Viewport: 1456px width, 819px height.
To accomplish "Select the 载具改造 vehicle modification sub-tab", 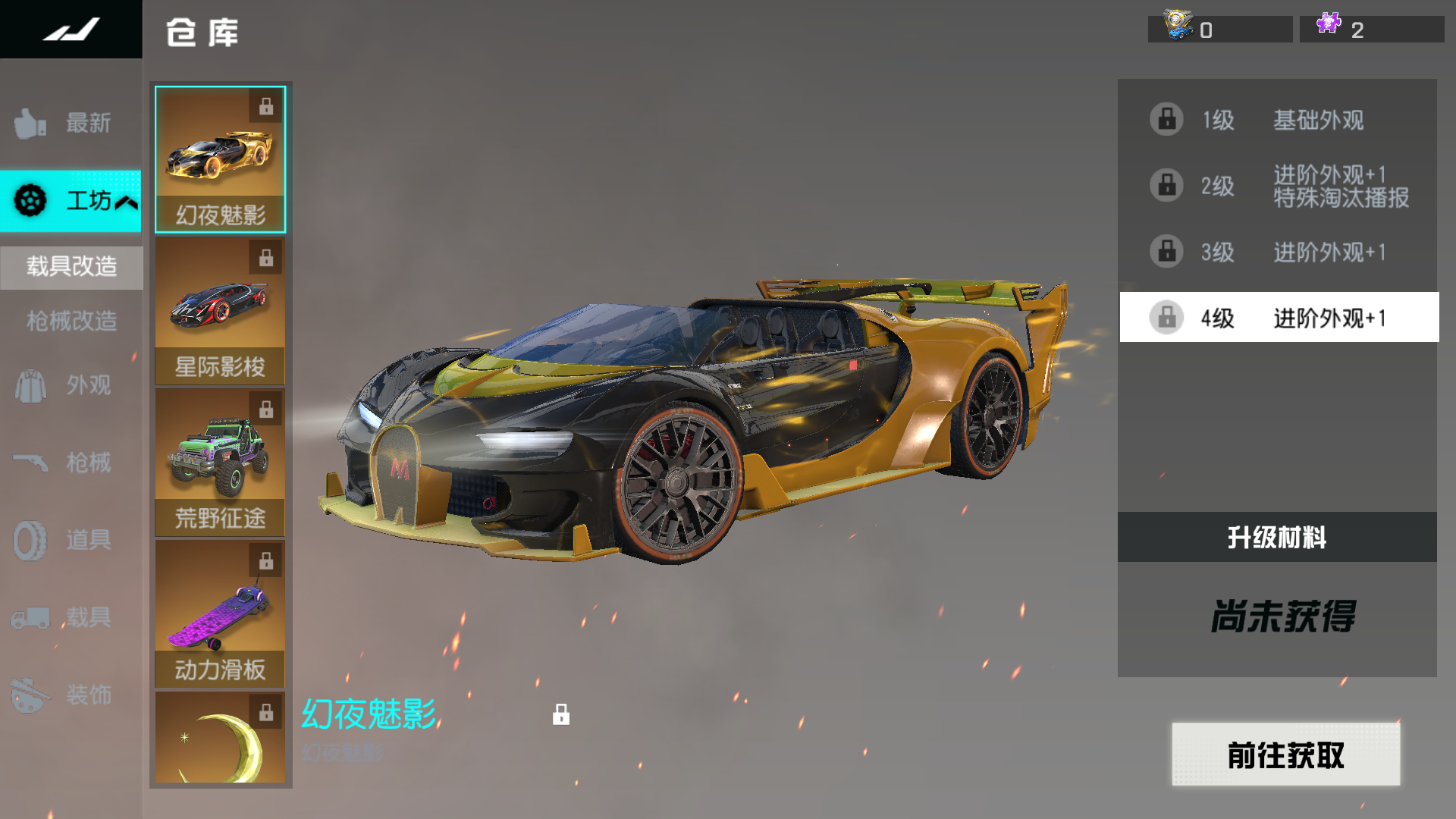I will pos(71,267).
